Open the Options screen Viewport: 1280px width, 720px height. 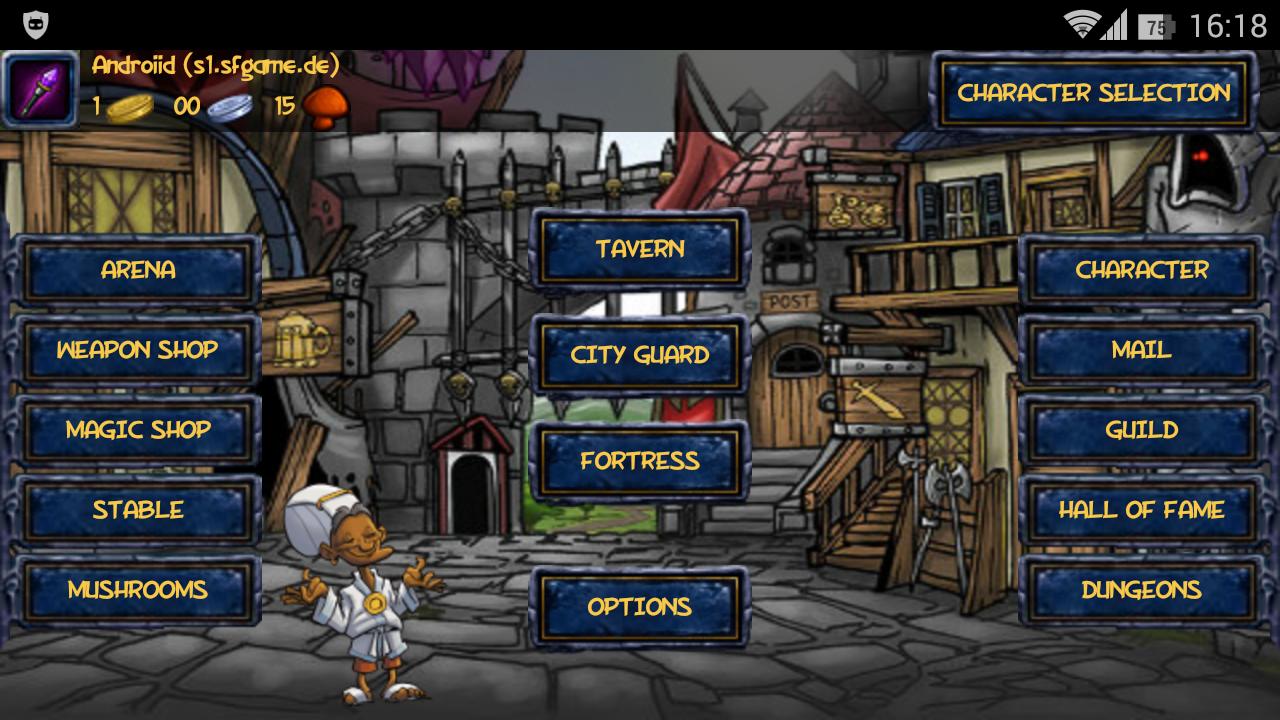tap(639, 606)
